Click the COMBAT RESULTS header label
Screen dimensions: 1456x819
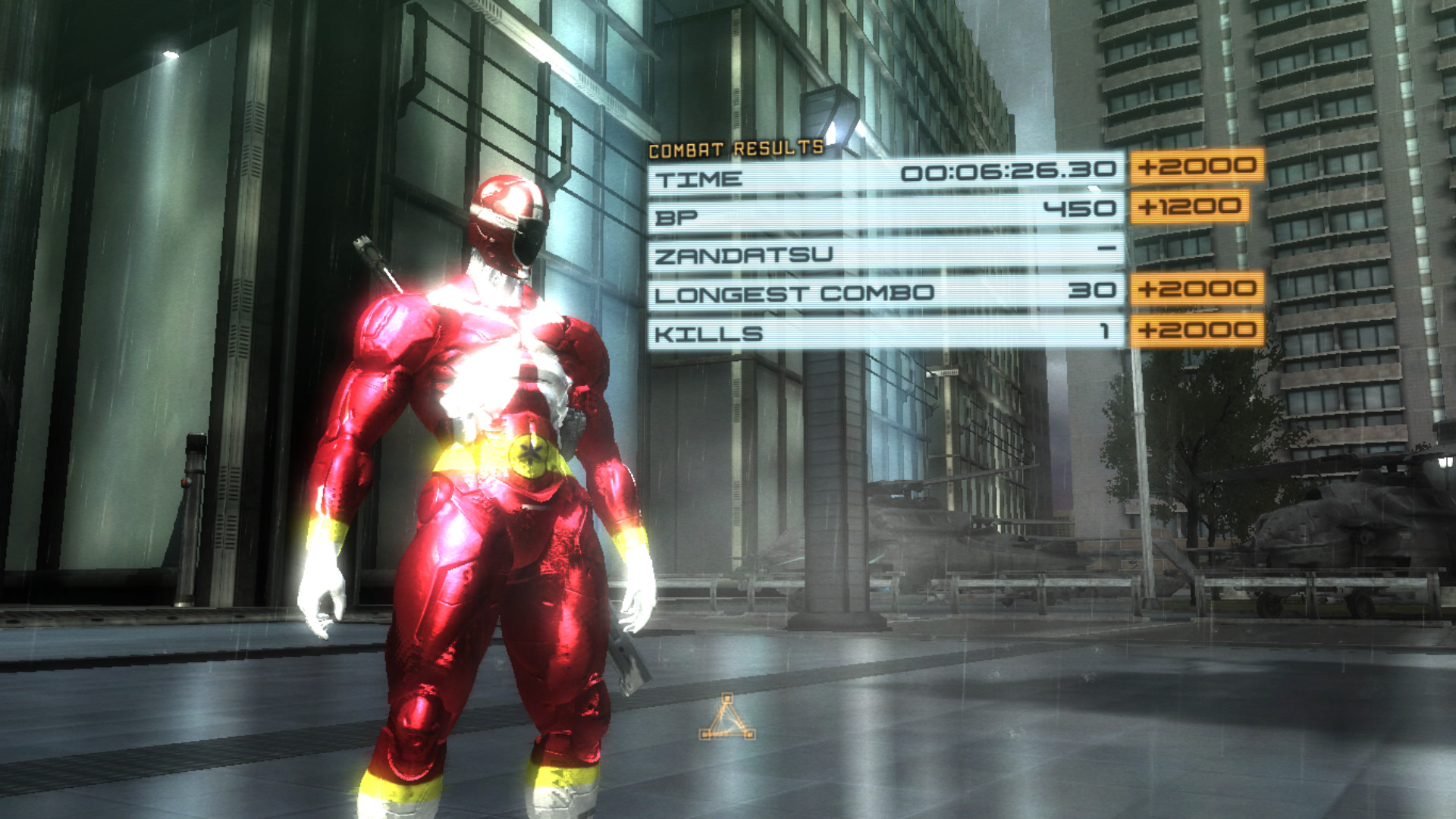(x=734, y=149)
